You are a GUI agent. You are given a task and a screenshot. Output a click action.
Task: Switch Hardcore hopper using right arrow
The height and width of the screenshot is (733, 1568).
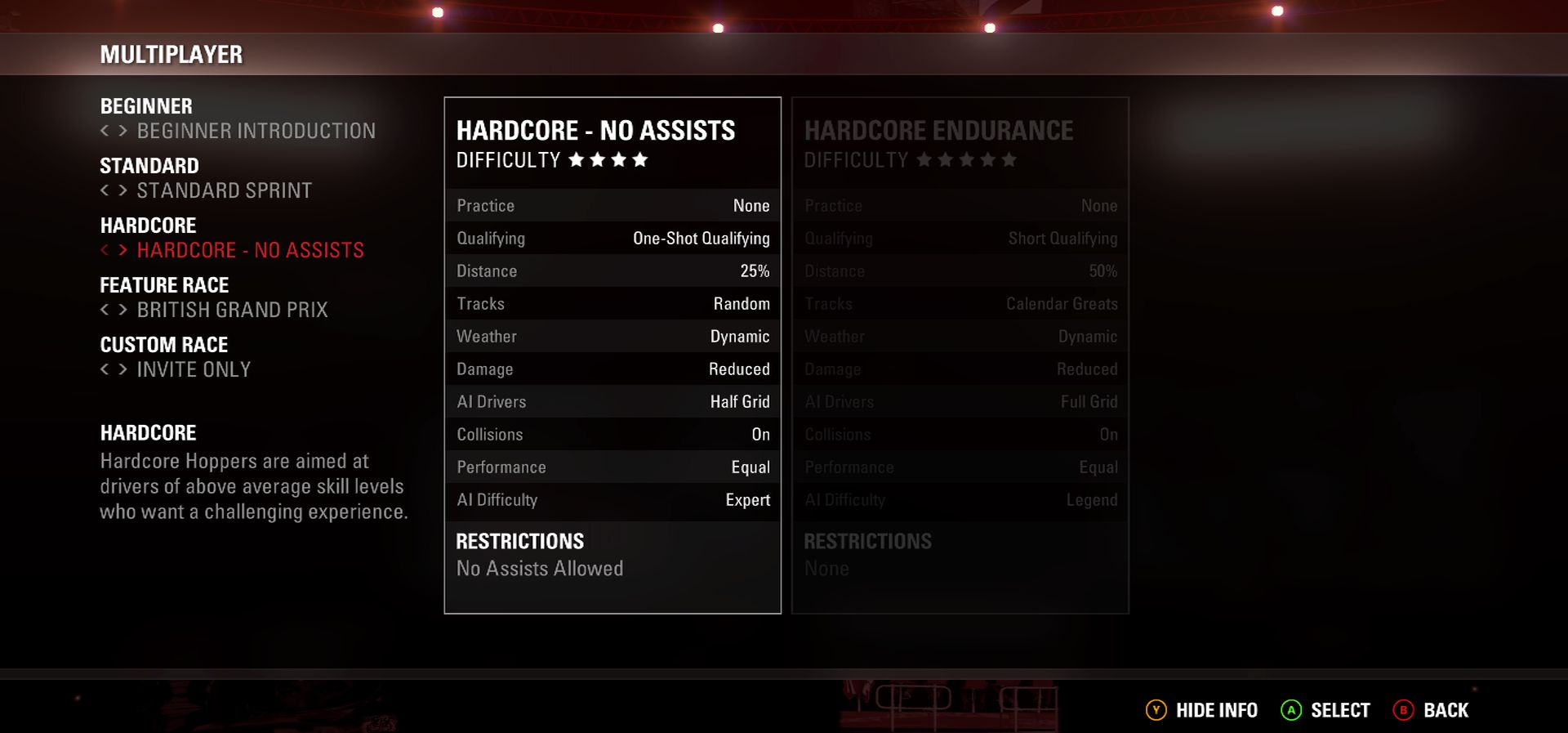(122, 250)
